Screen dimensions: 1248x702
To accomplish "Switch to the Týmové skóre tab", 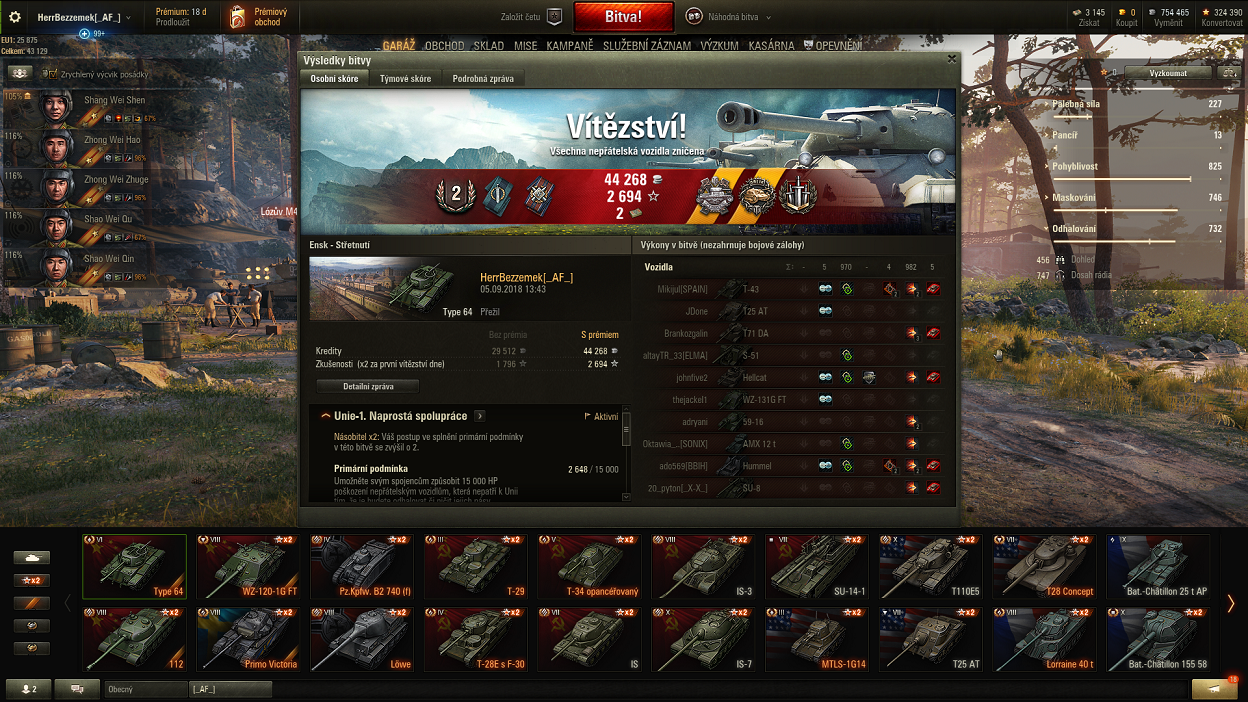I will [405, 79].
